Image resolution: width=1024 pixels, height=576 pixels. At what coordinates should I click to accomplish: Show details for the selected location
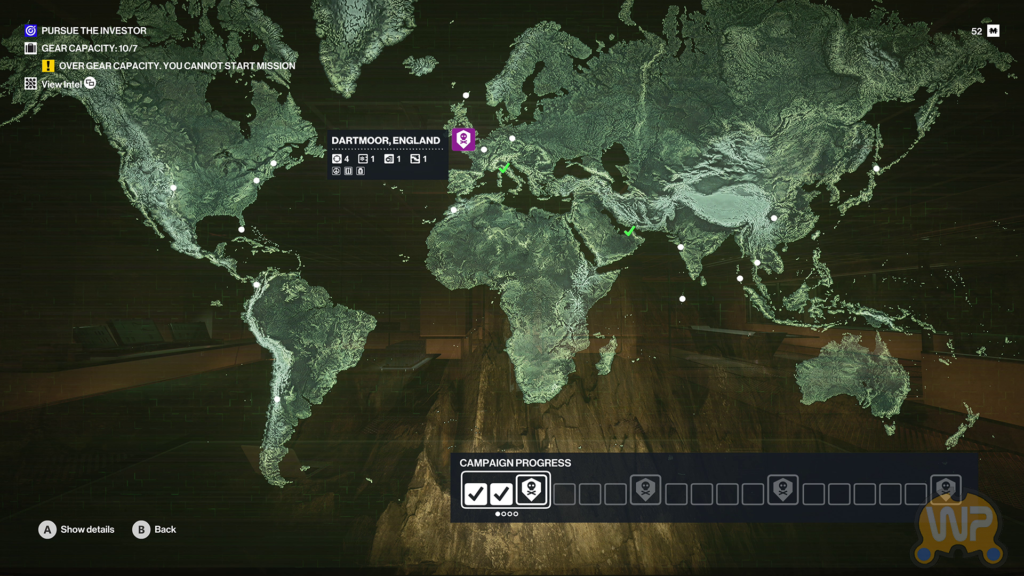(x=48, y=530)
